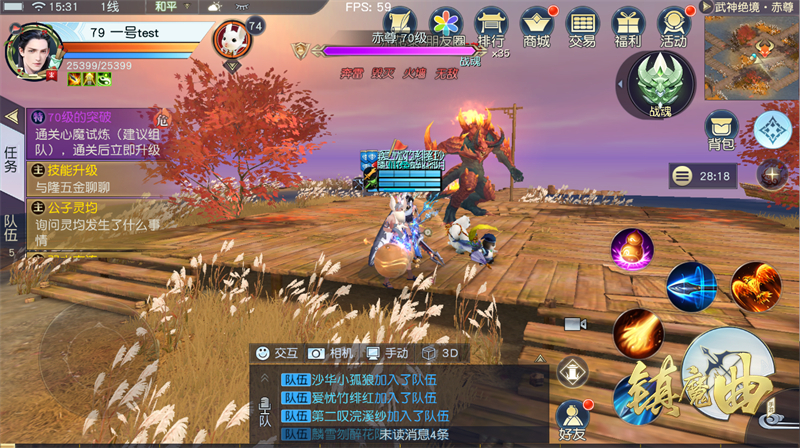Open the 活动 events menu
800x448 pixels.
tap(673, 26)
